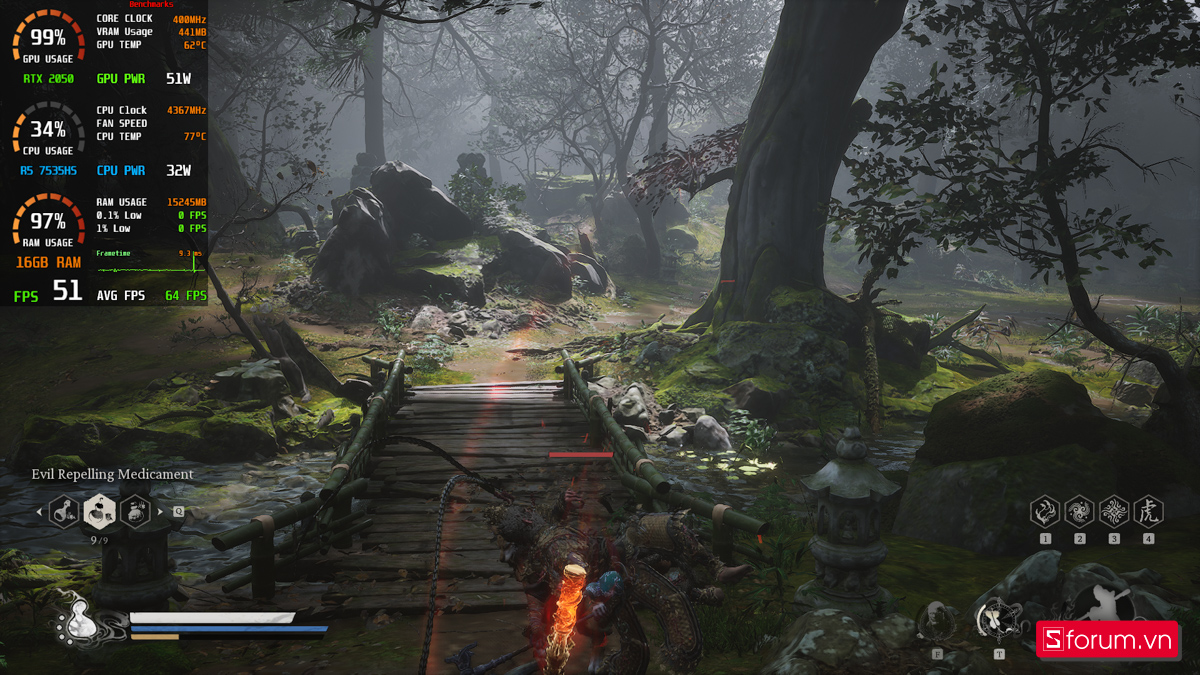Pick the pouch item right of the selected slot
This screenshot has width=1200, height=675.
click(x=135, y=512)
